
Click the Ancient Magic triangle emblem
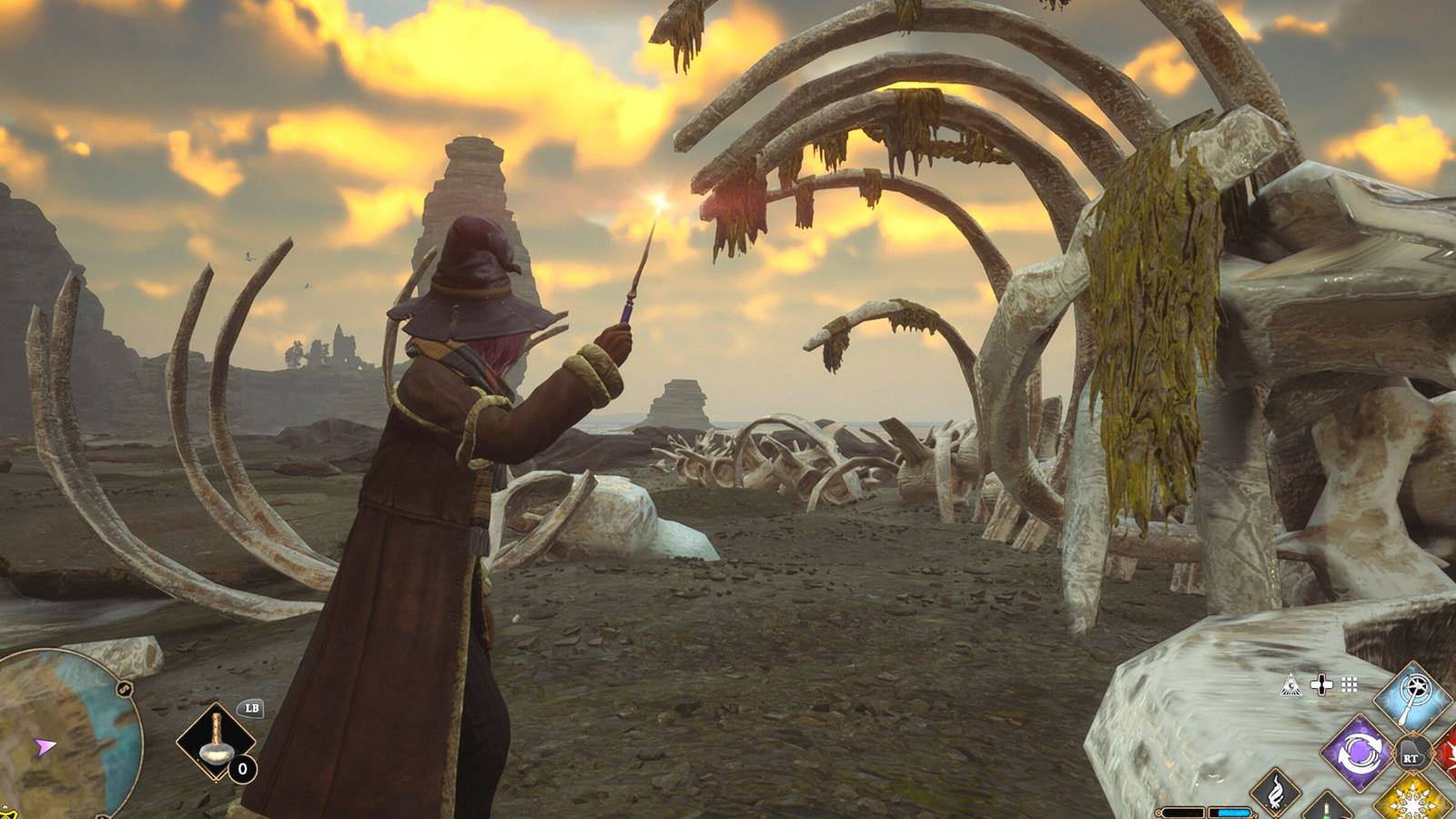point(1290,684)
